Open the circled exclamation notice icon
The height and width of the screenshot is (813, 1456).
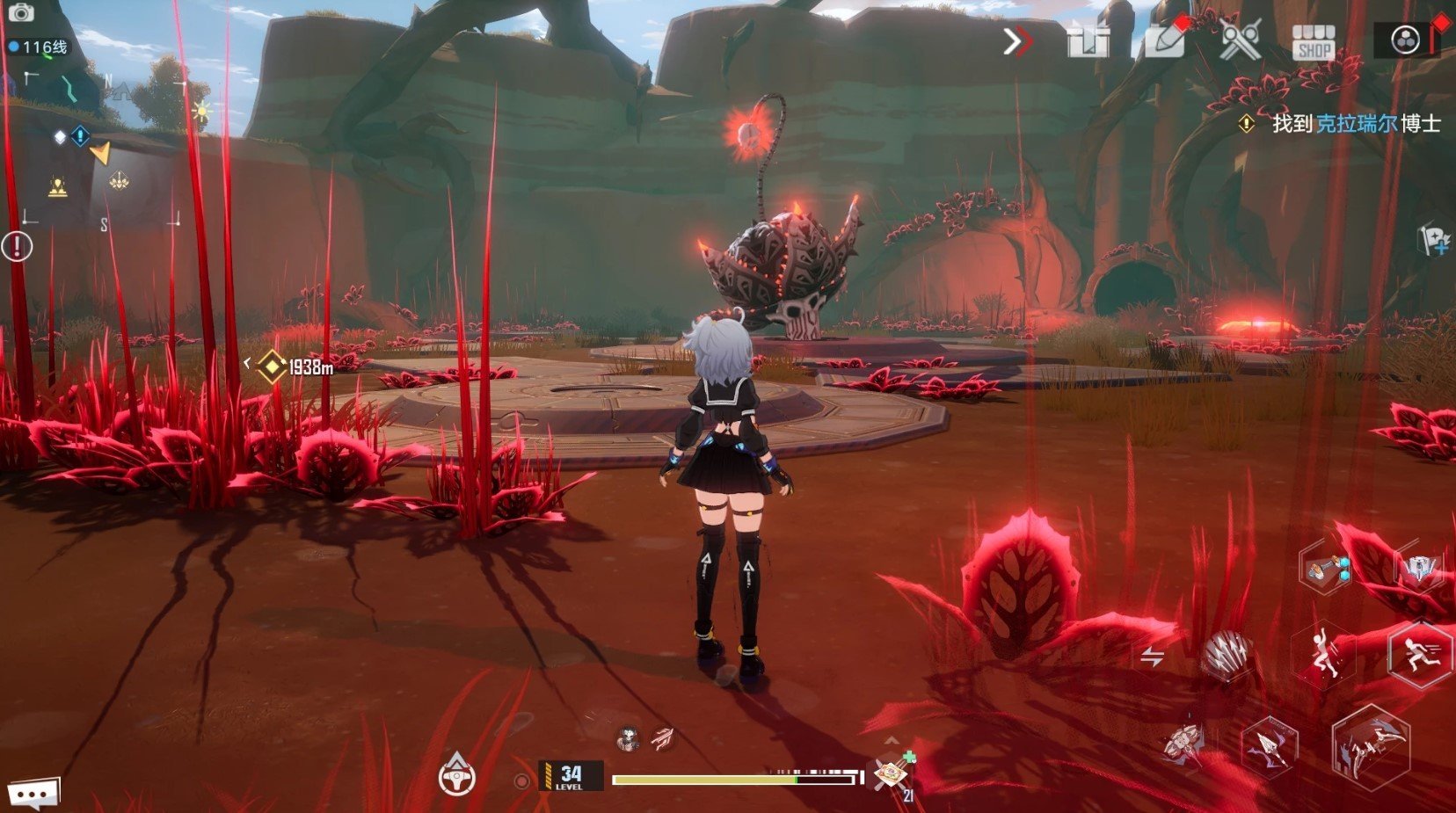[17, 246]
